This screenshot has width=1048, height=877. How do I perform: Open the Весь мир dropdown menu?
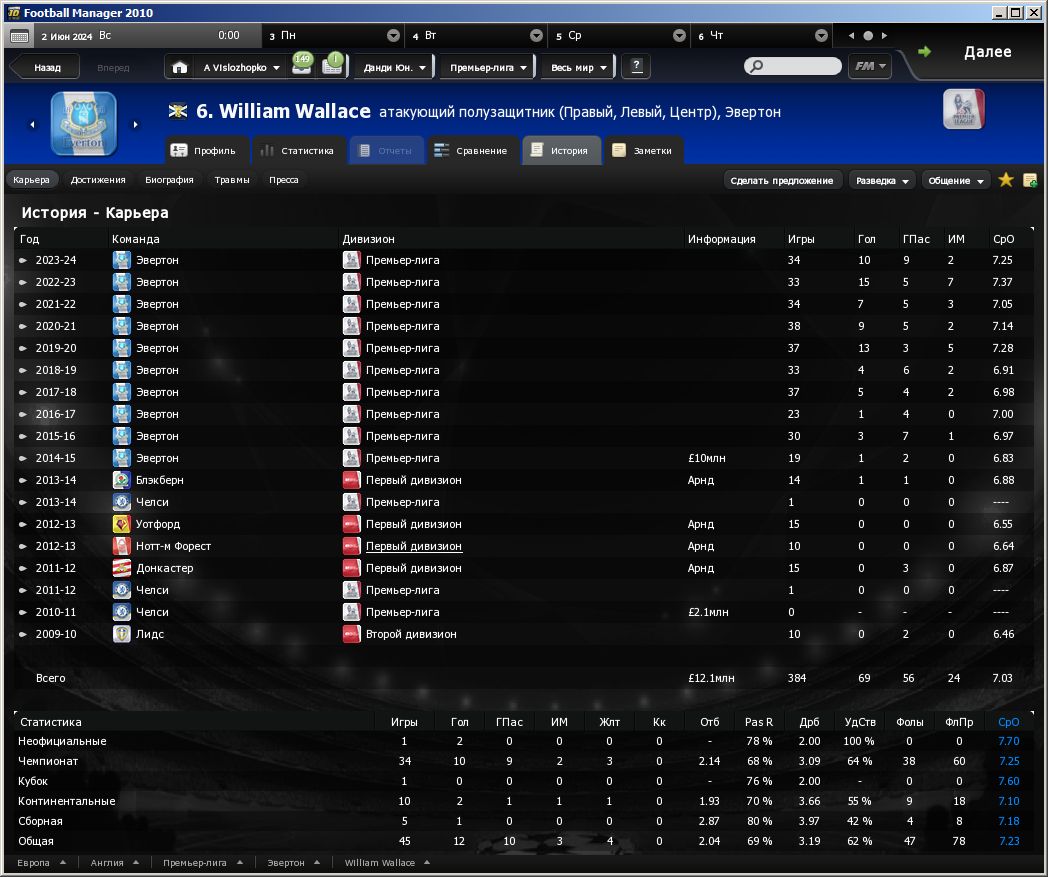click(x=578, y=68)
